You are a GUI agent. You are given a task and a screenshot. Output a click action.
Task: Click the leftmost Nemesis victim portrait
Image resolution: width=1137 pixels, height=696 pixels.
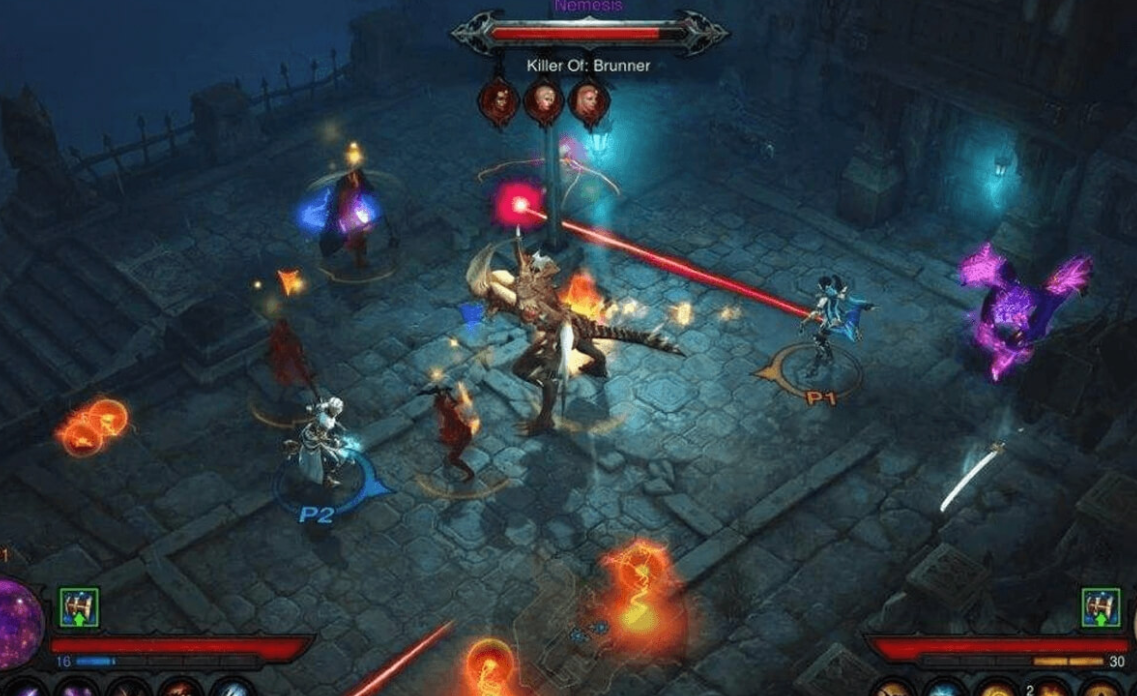498,100
